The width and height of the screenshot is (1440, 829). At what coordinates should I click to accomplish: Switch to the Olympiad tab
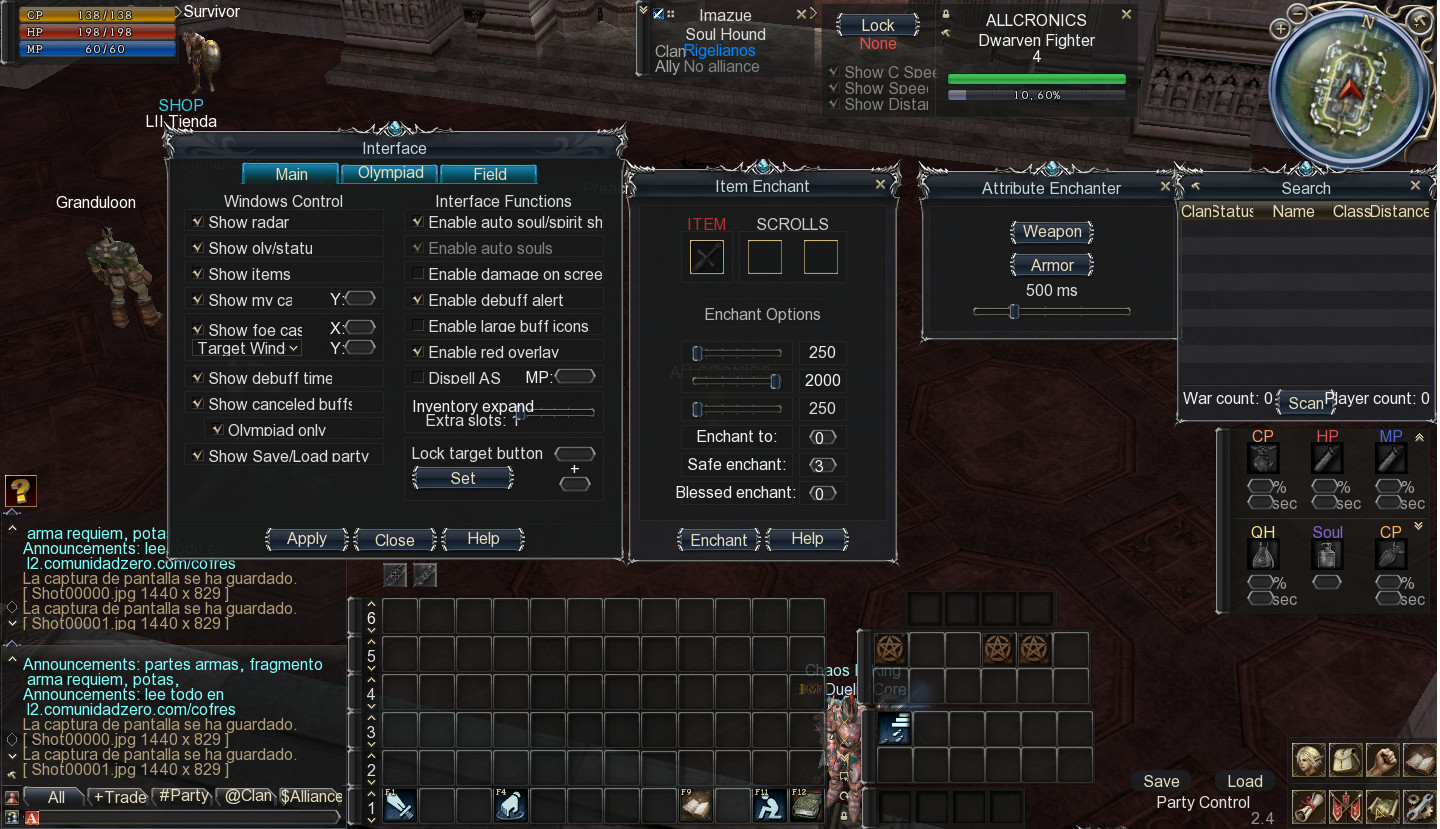[390, 173]
